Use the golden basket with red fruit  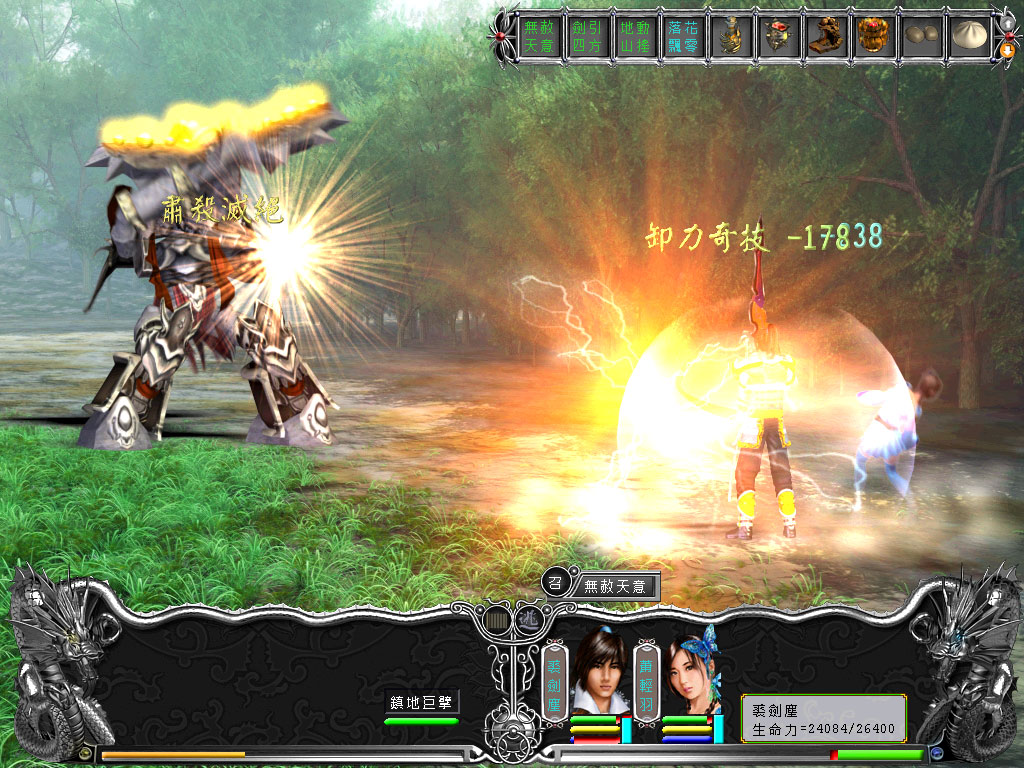(x=877, y=37)
